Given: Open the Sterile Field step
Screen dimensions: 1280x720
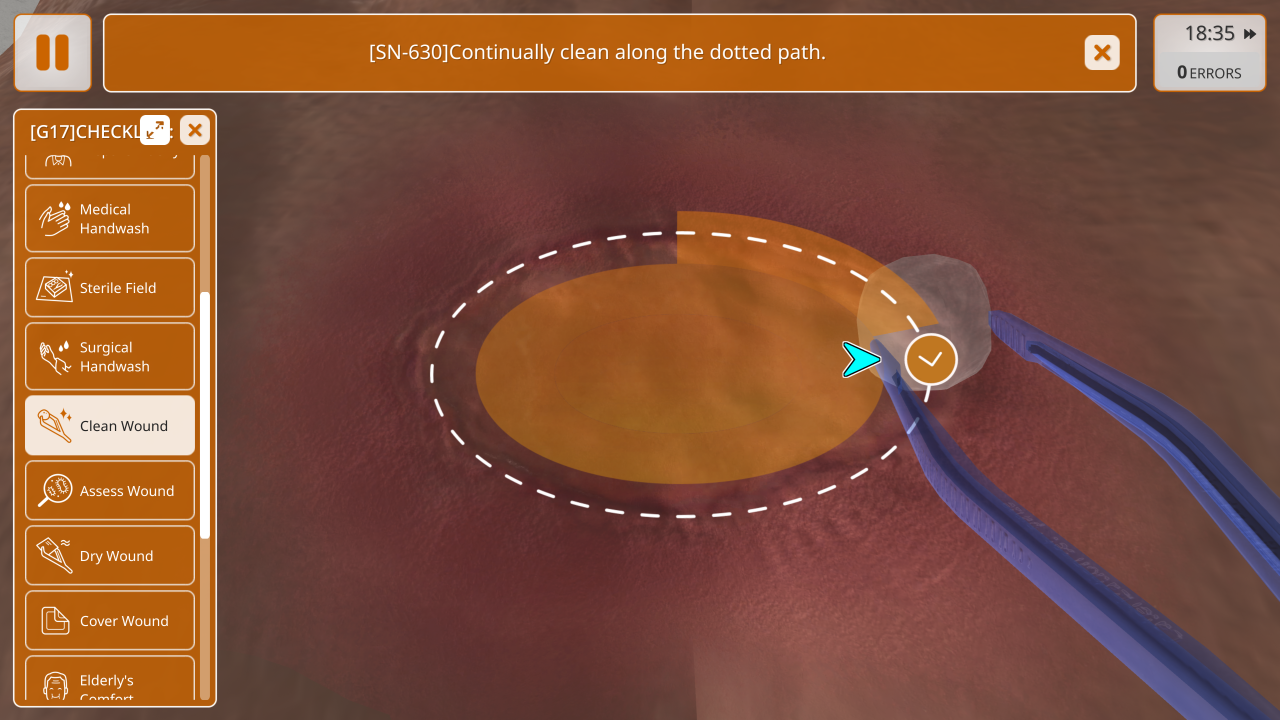Looking at the screenshot, I should (110, 288).
